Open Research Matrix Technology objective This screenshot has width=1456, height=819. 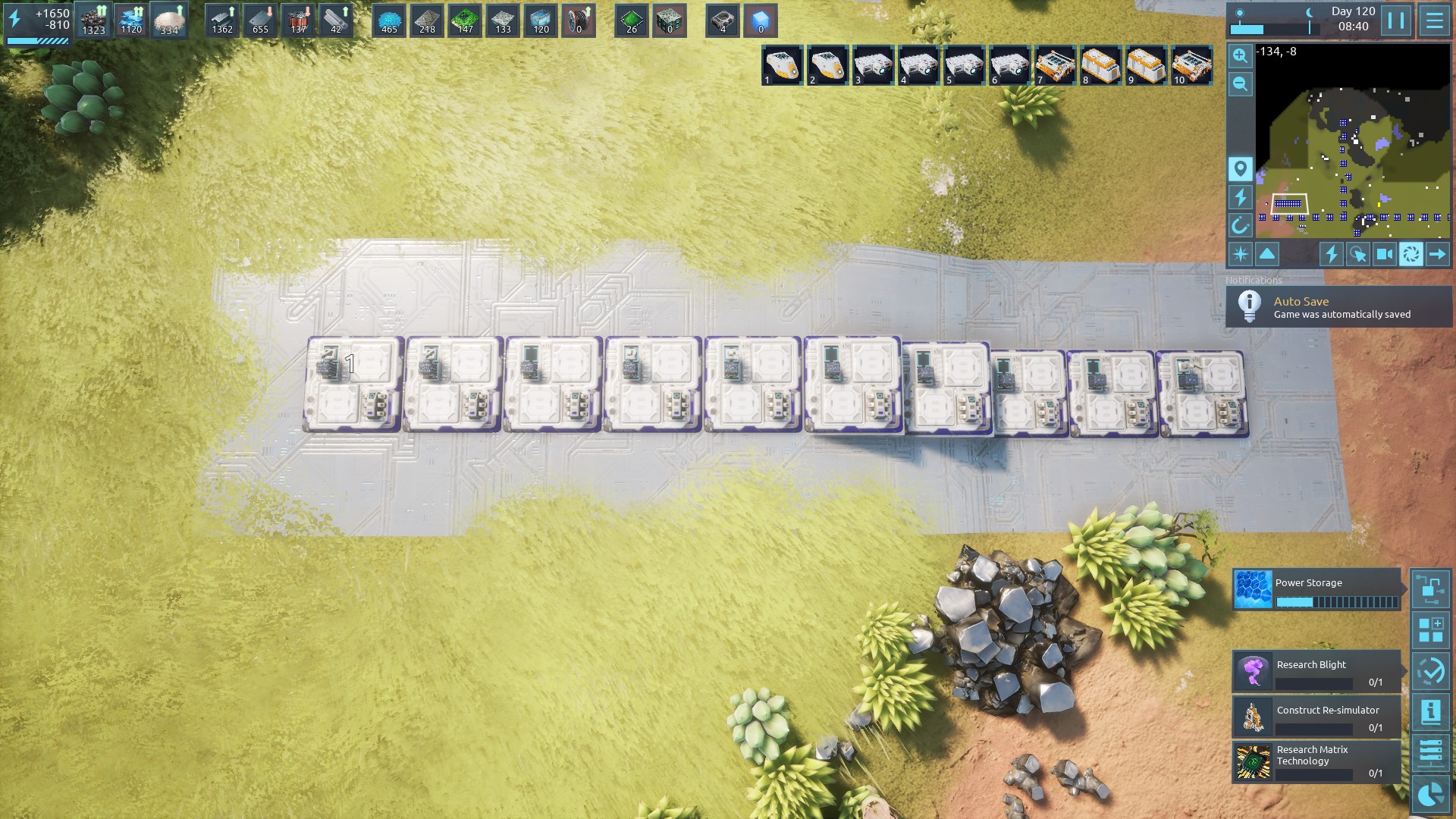[1316, 762]
